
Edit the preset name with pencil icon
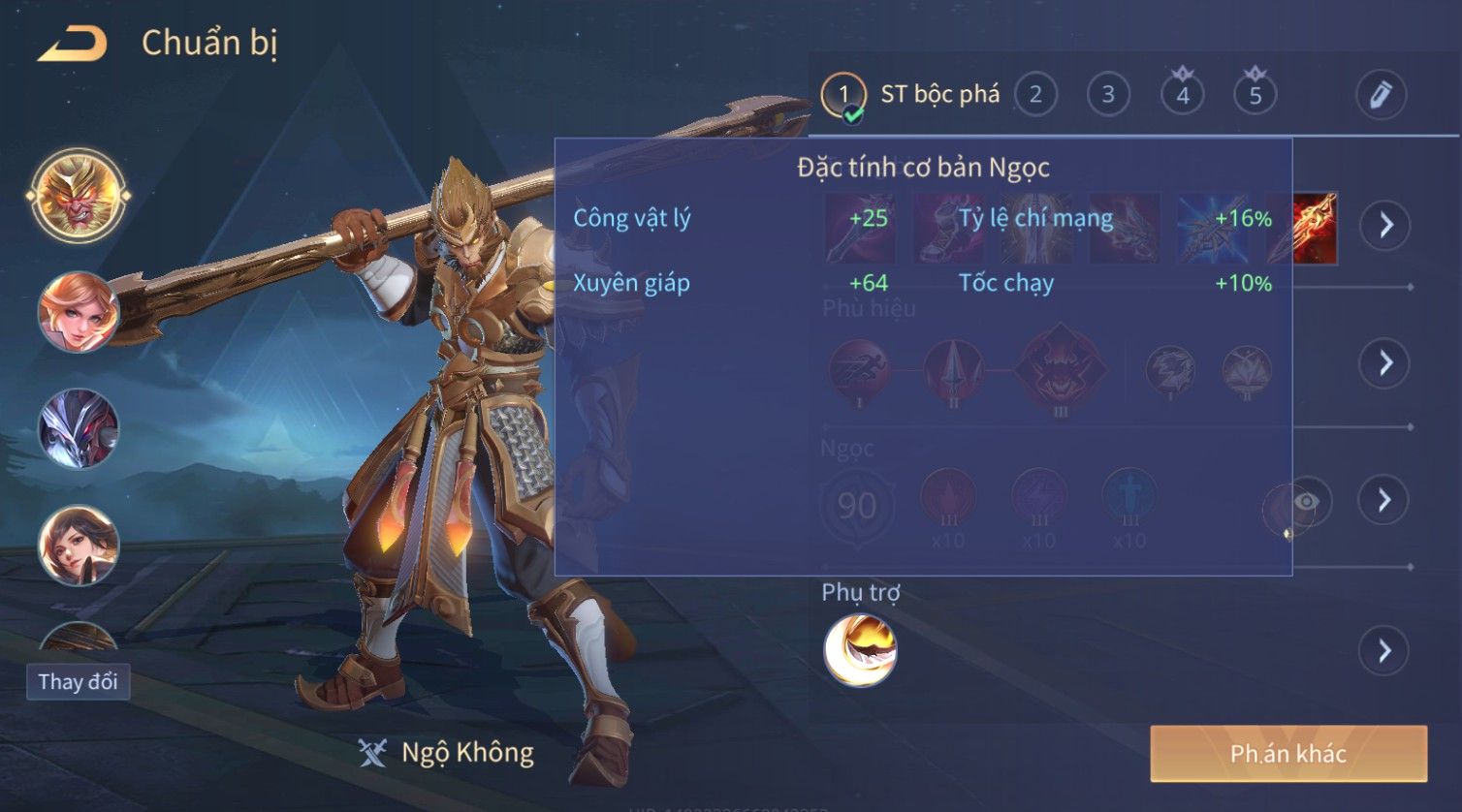coord(1381,95)
